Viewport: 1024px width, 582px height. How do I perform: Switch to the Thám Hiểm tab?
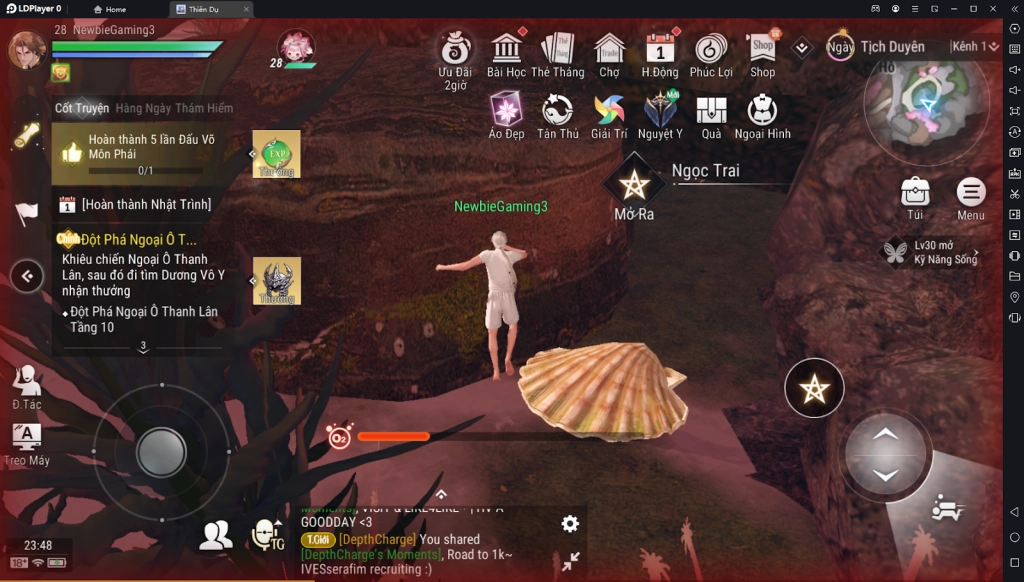click(x=204, y=108)
